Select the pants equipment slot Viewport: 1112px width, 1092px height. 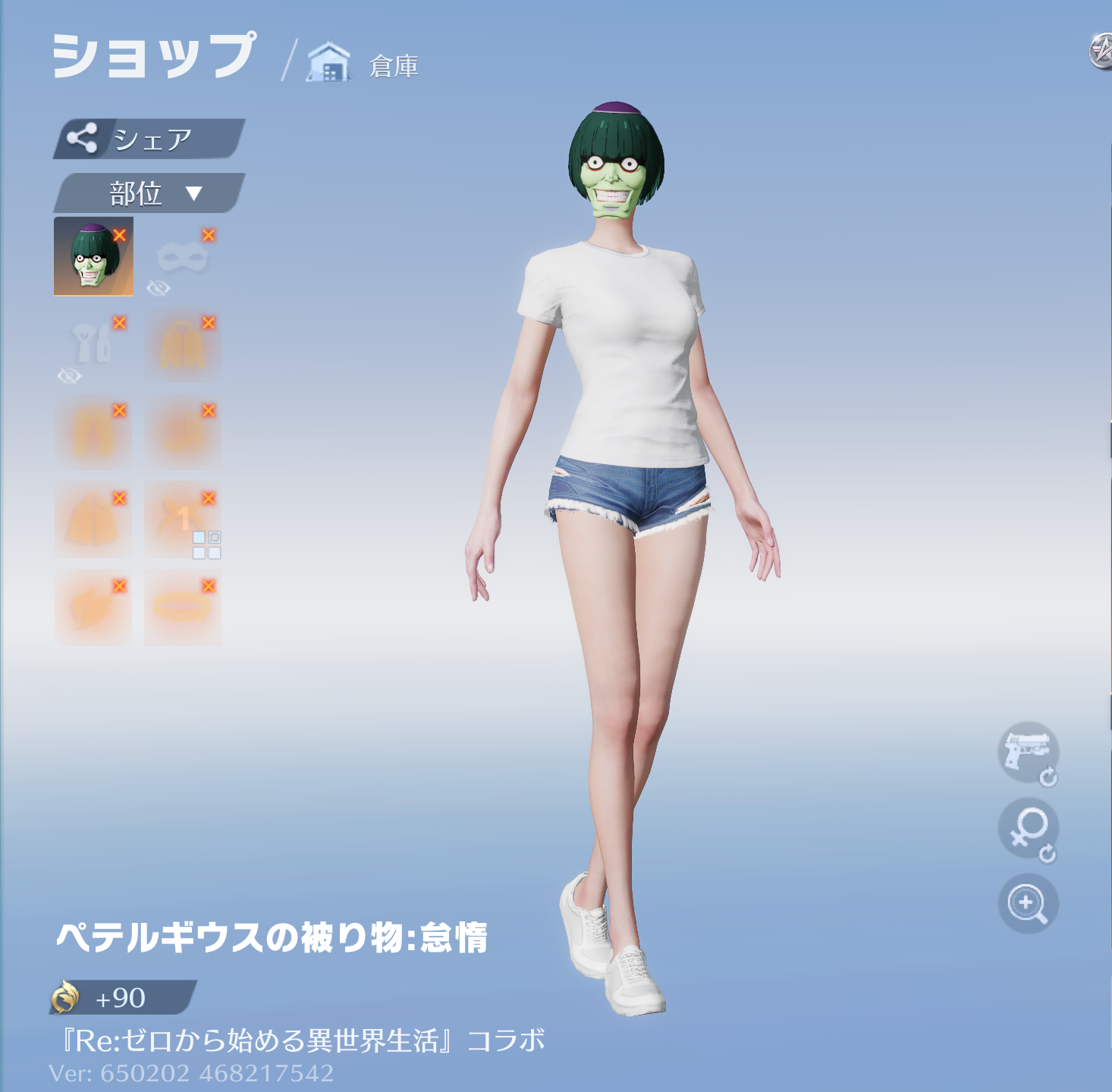click(93, 433)
